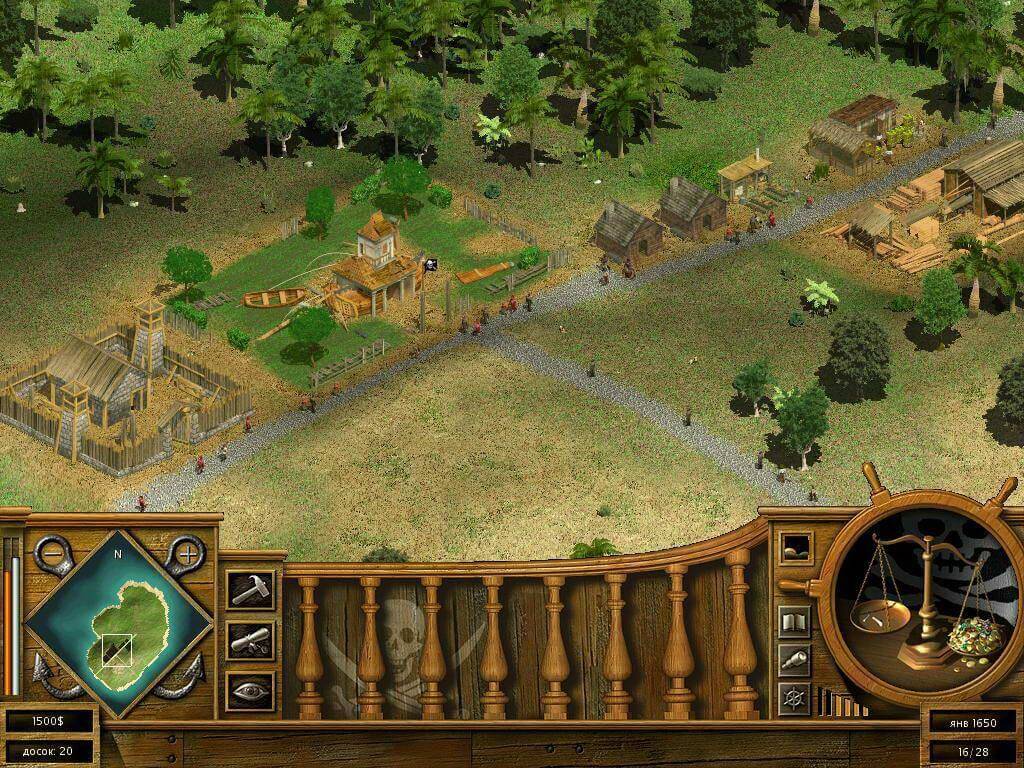Click the minimap's zoom-in plus ring
The width and height of the screenshot is (1024, 768).
point(185,551)
